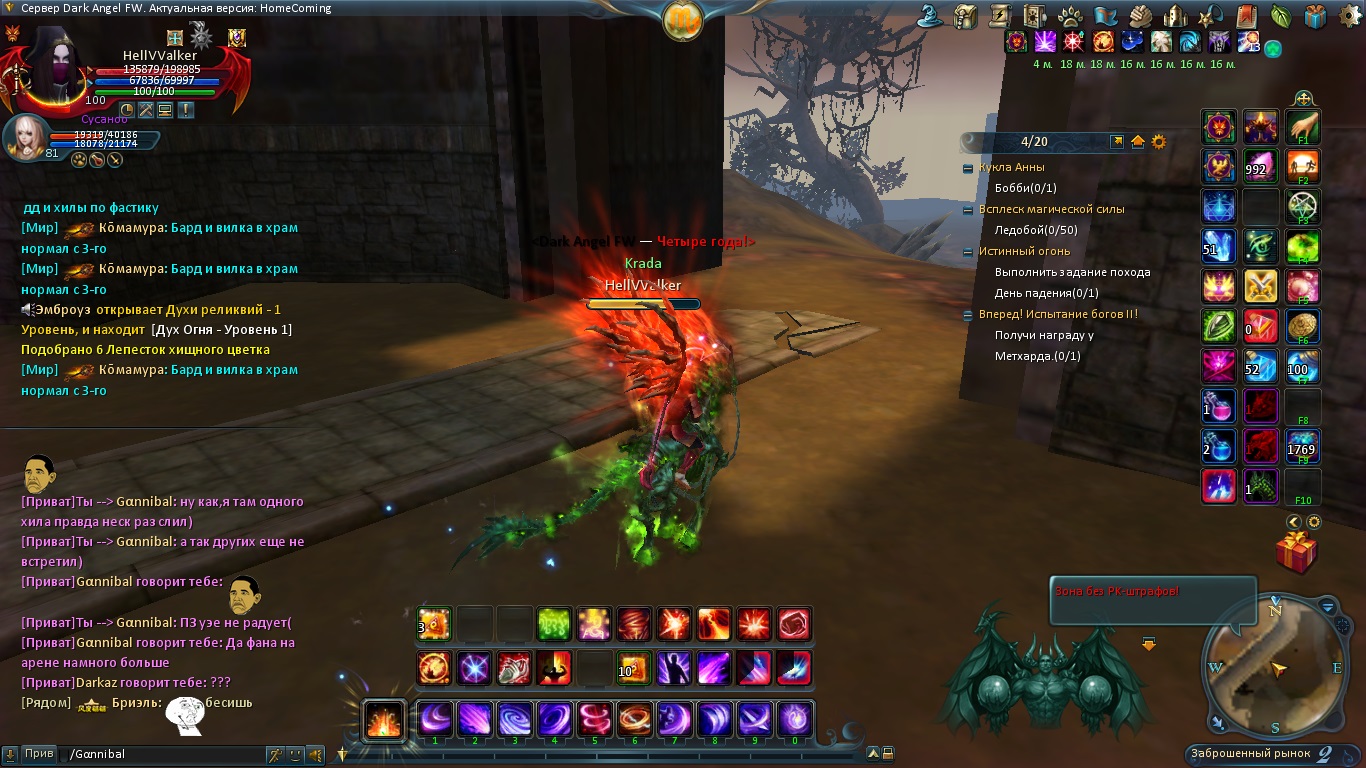Collapse the Кукла Анны quest entry
1366x768 pixels.
pos(968,168)
